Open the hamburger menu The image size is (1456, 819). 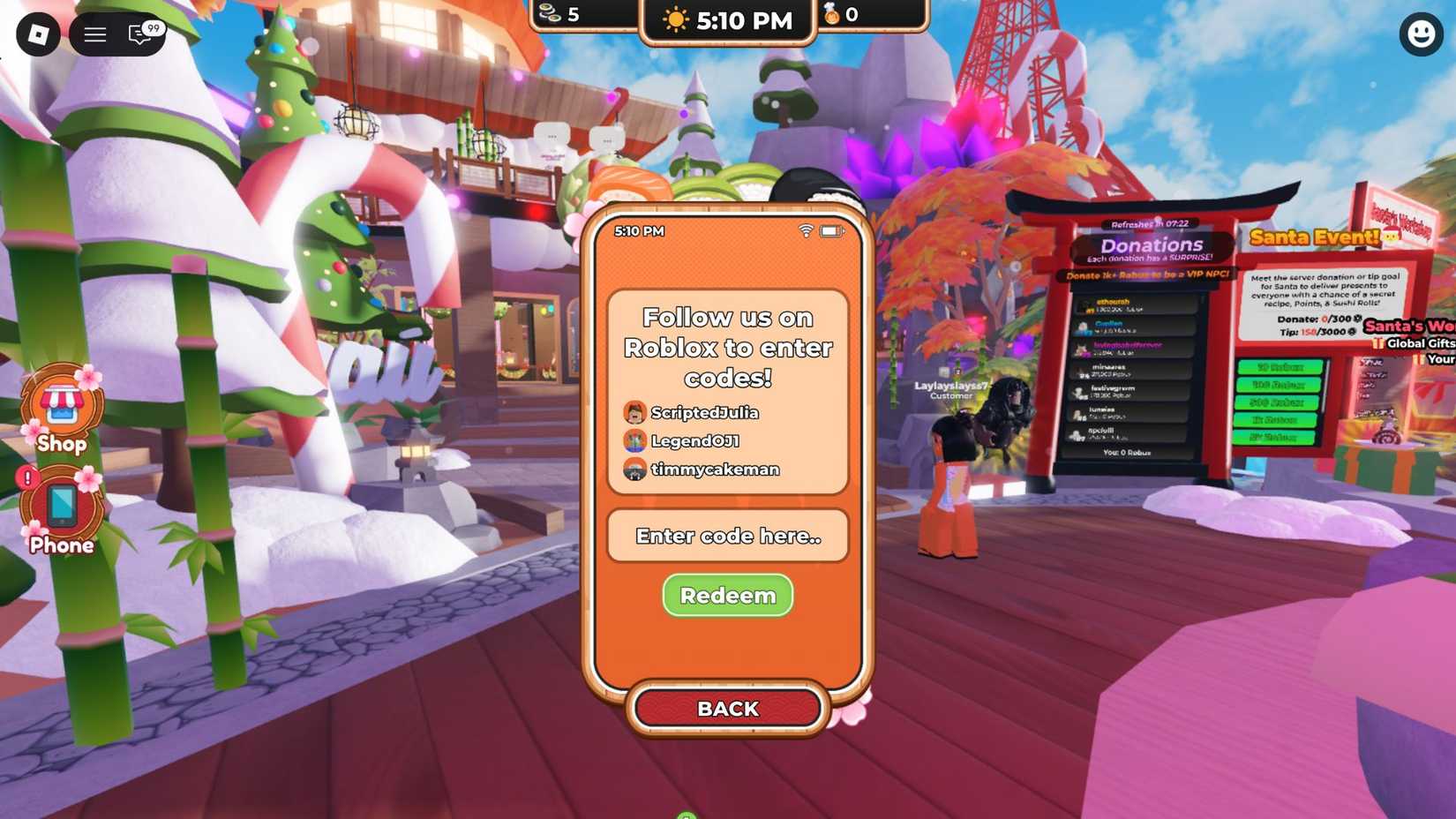[94, 35]
